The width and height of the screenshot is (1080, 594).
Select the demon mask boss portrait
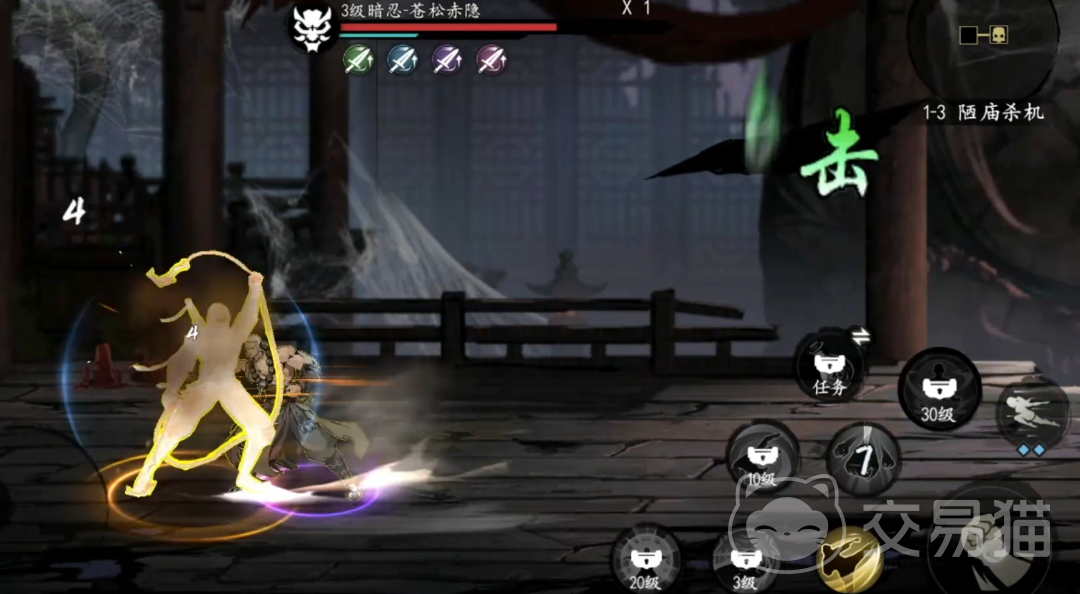click(x=313, y=26)
